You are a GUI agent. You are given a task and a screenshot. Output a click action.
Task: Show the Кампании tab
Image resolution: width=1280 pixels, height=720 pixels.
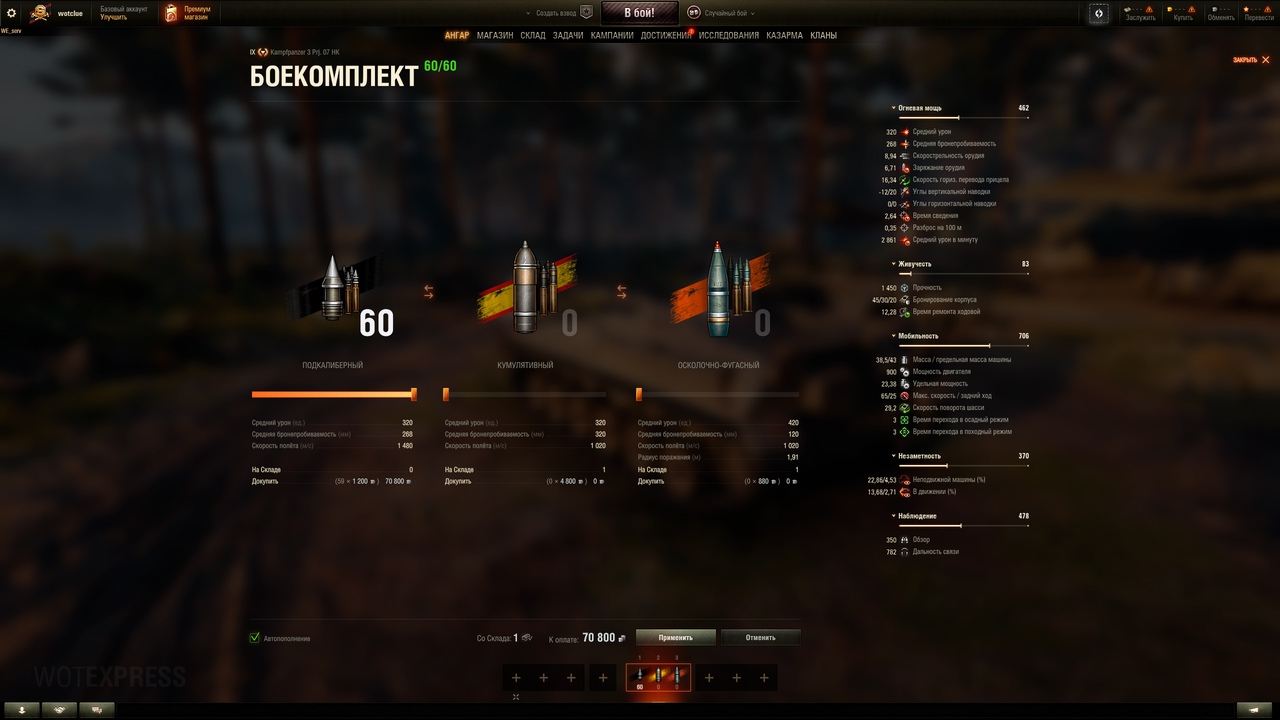pyautogui.click(x=612, y=36)
